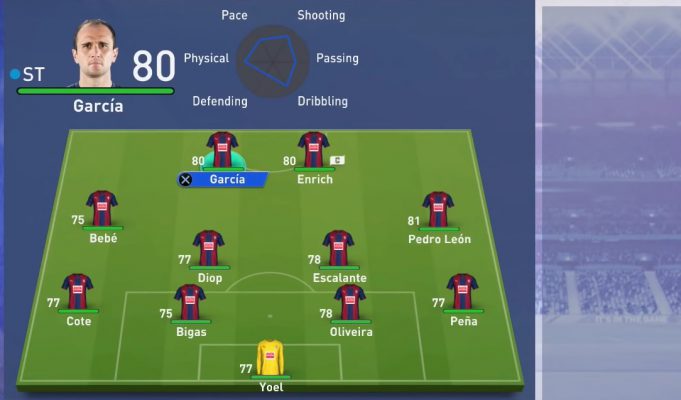Choose midfielder Escalante
This screenshot has width=681, height=400.
point(338,248)
